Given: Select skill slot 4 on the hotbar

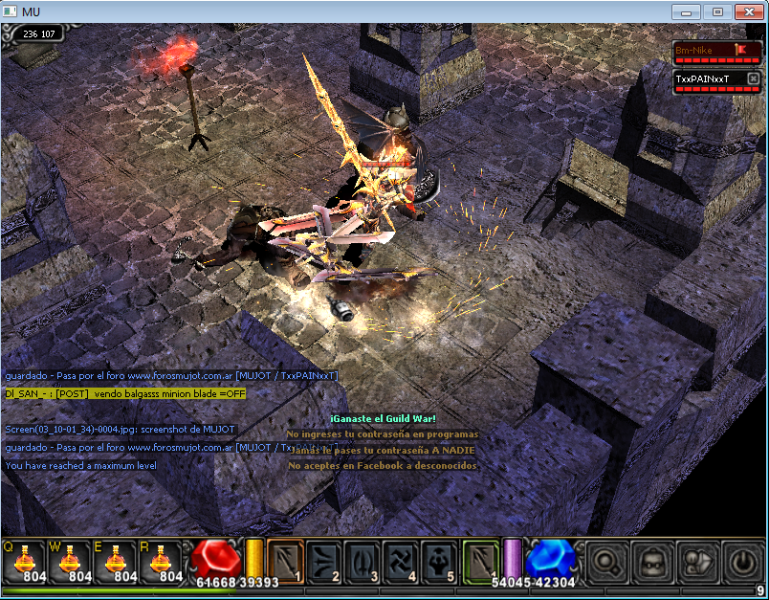Looking at the screenshot, I should pos(402,561).
